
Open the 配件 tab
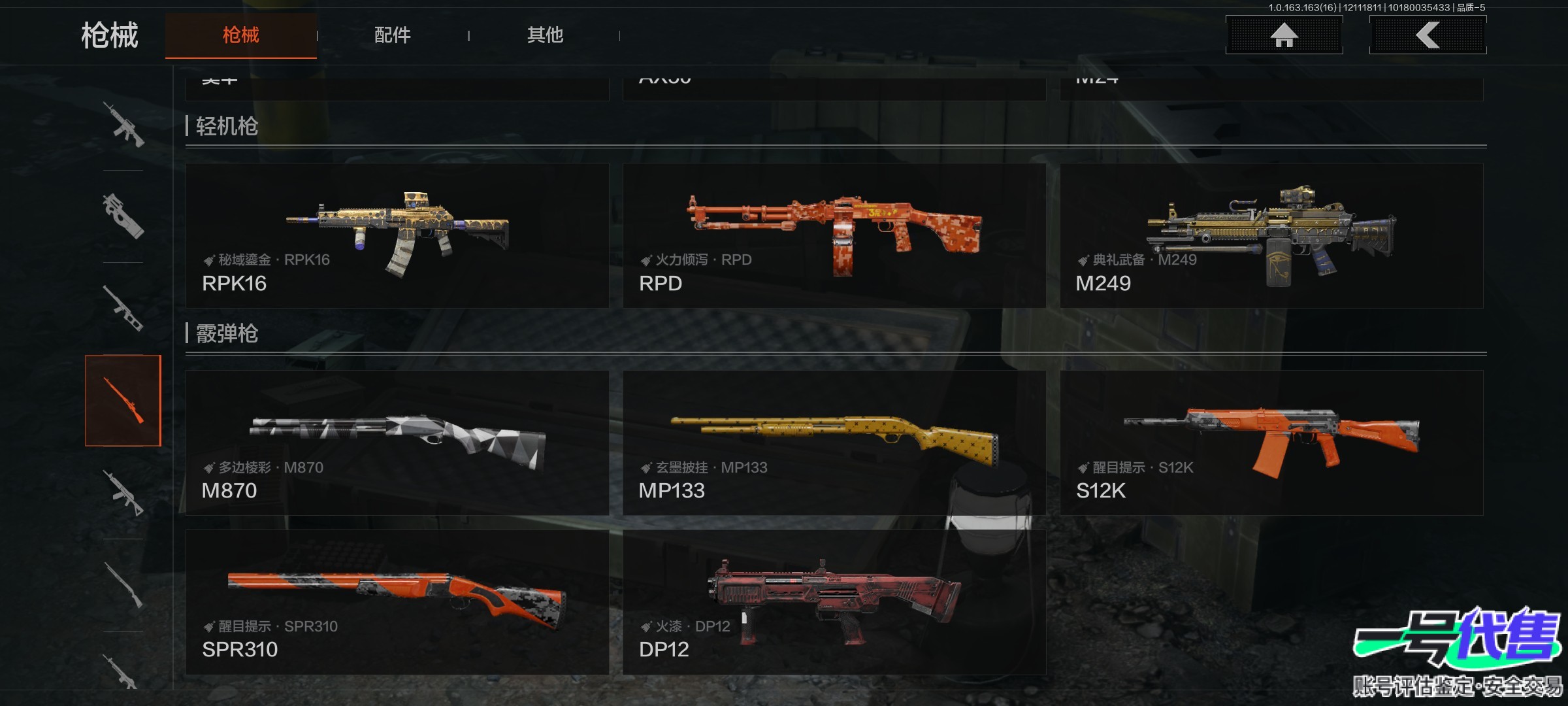point(392,35)
